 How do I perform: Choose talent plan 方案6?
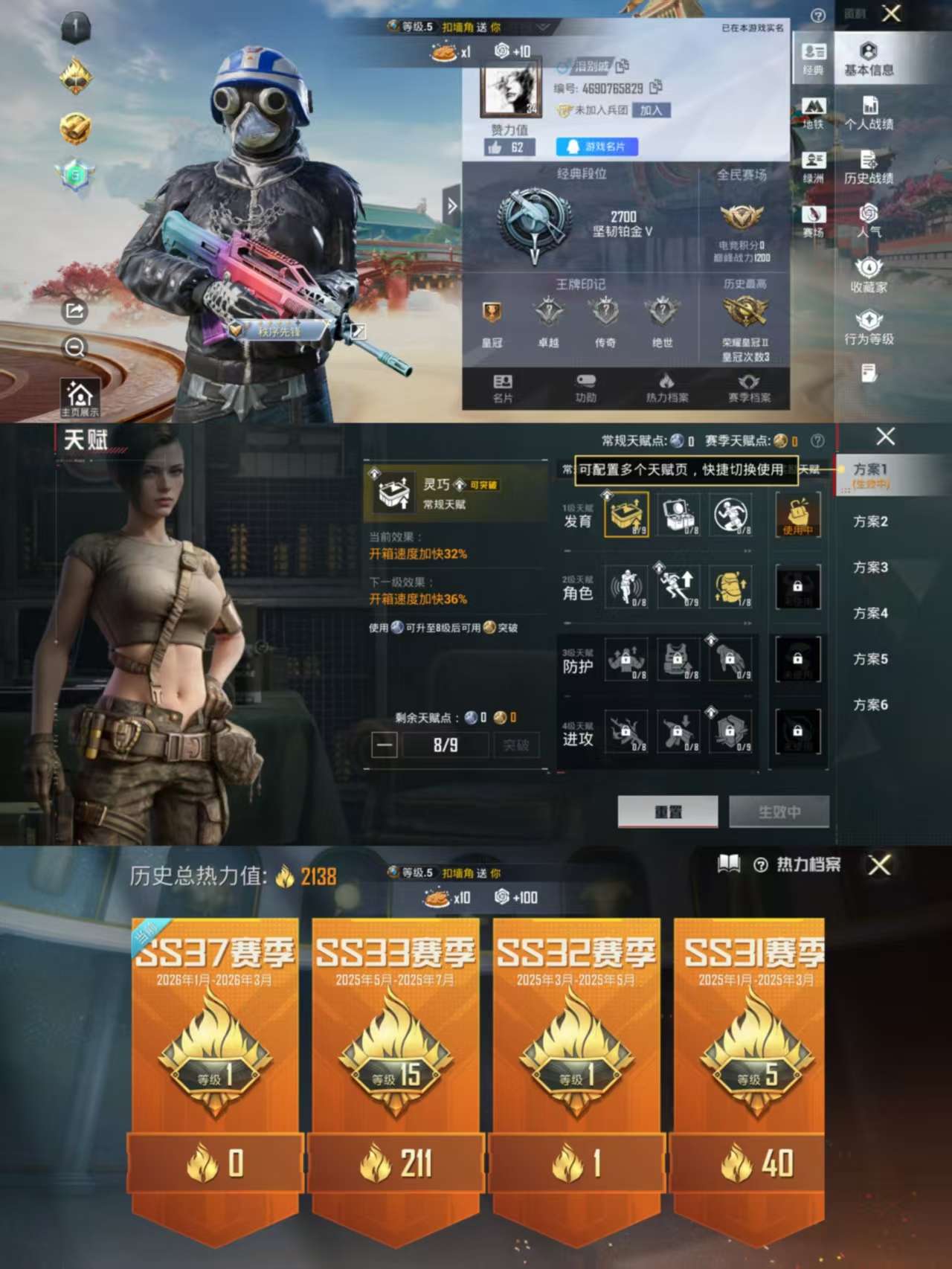click(x=870, y=704)
